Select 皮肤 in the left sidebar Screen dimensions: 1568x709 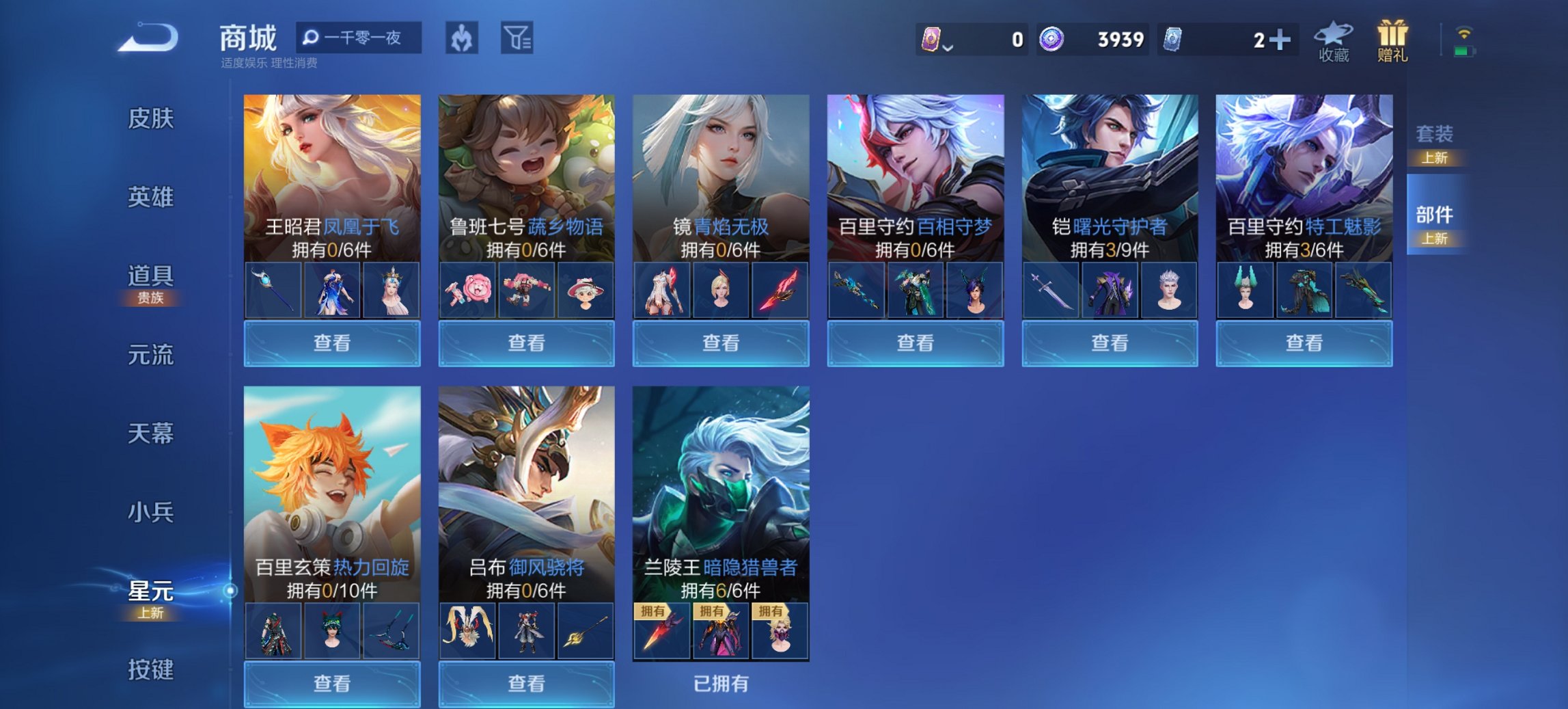tap(152, 119)
